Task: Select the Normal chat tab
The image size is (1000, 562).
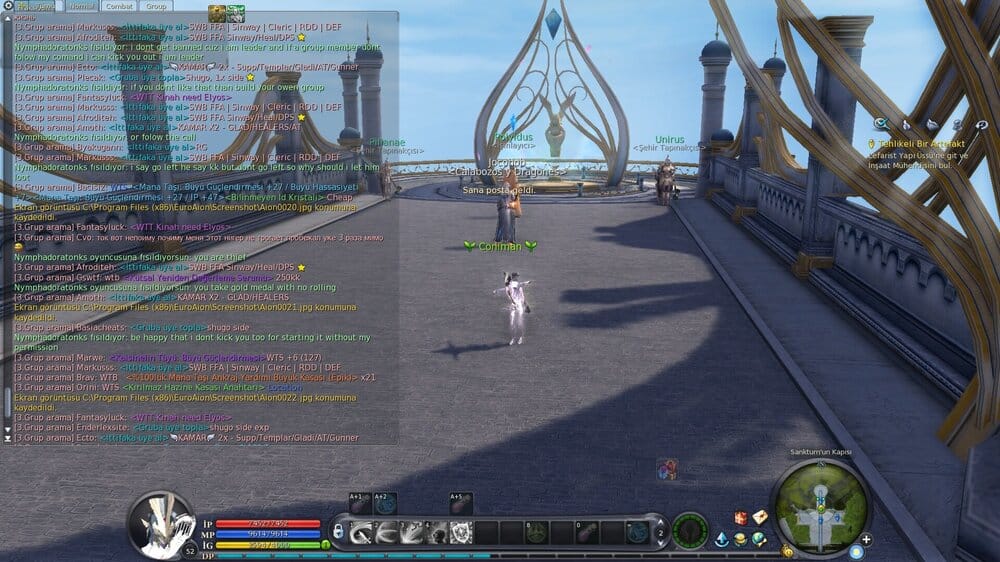Action: 80,6
